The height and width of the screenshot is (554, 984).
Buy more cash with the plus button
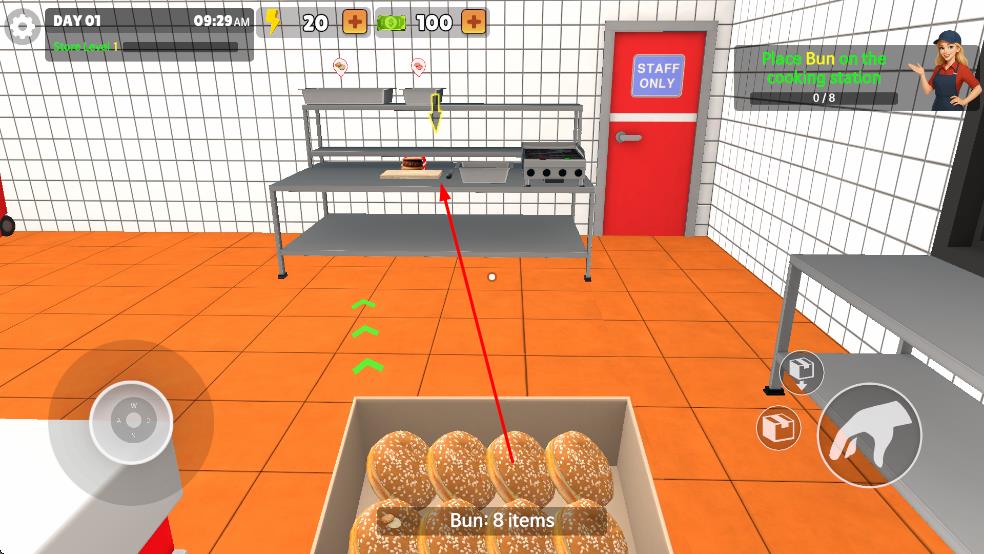(474, 21)
